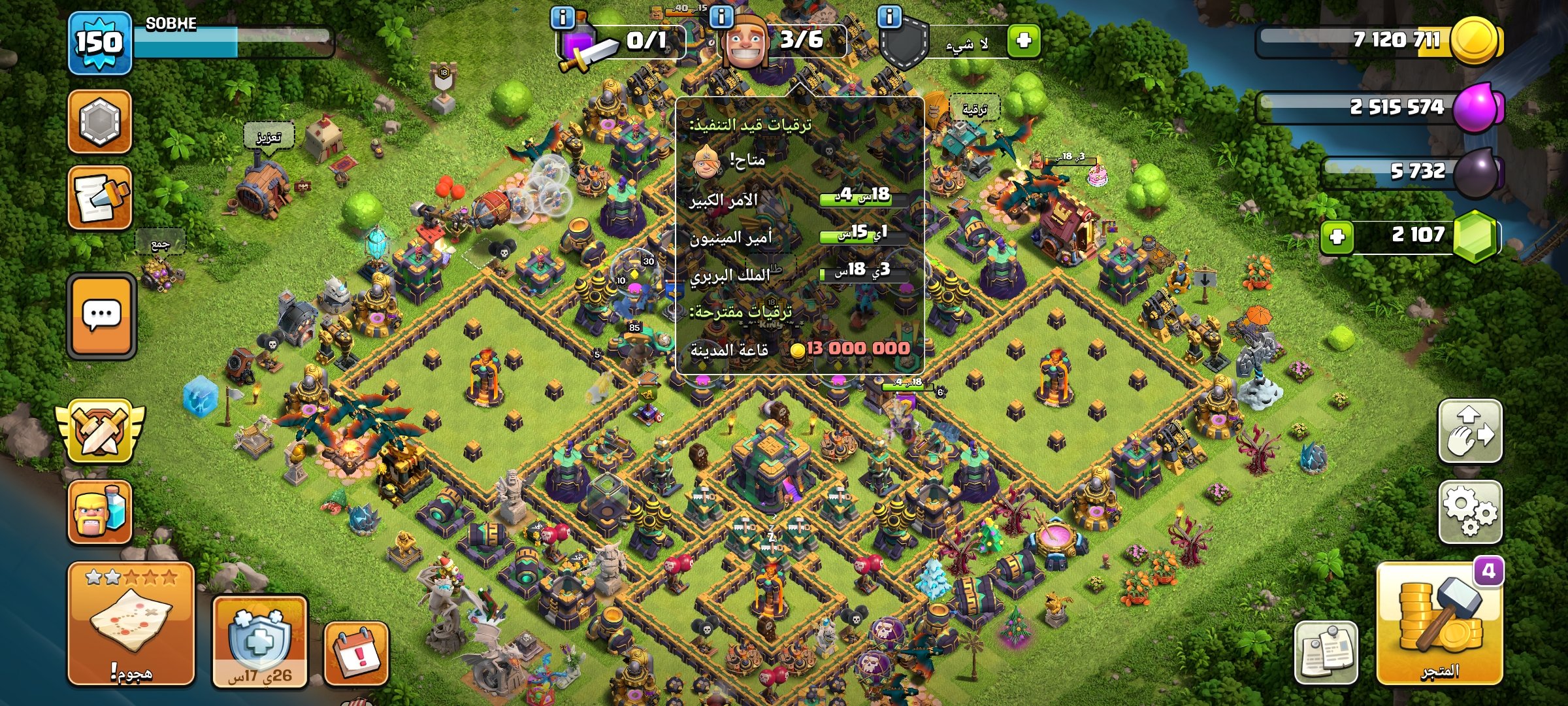This screenshot has width=1568, height=706.
Task: Show info for the laboratory sword counter
Action: (x=563, y=17)
